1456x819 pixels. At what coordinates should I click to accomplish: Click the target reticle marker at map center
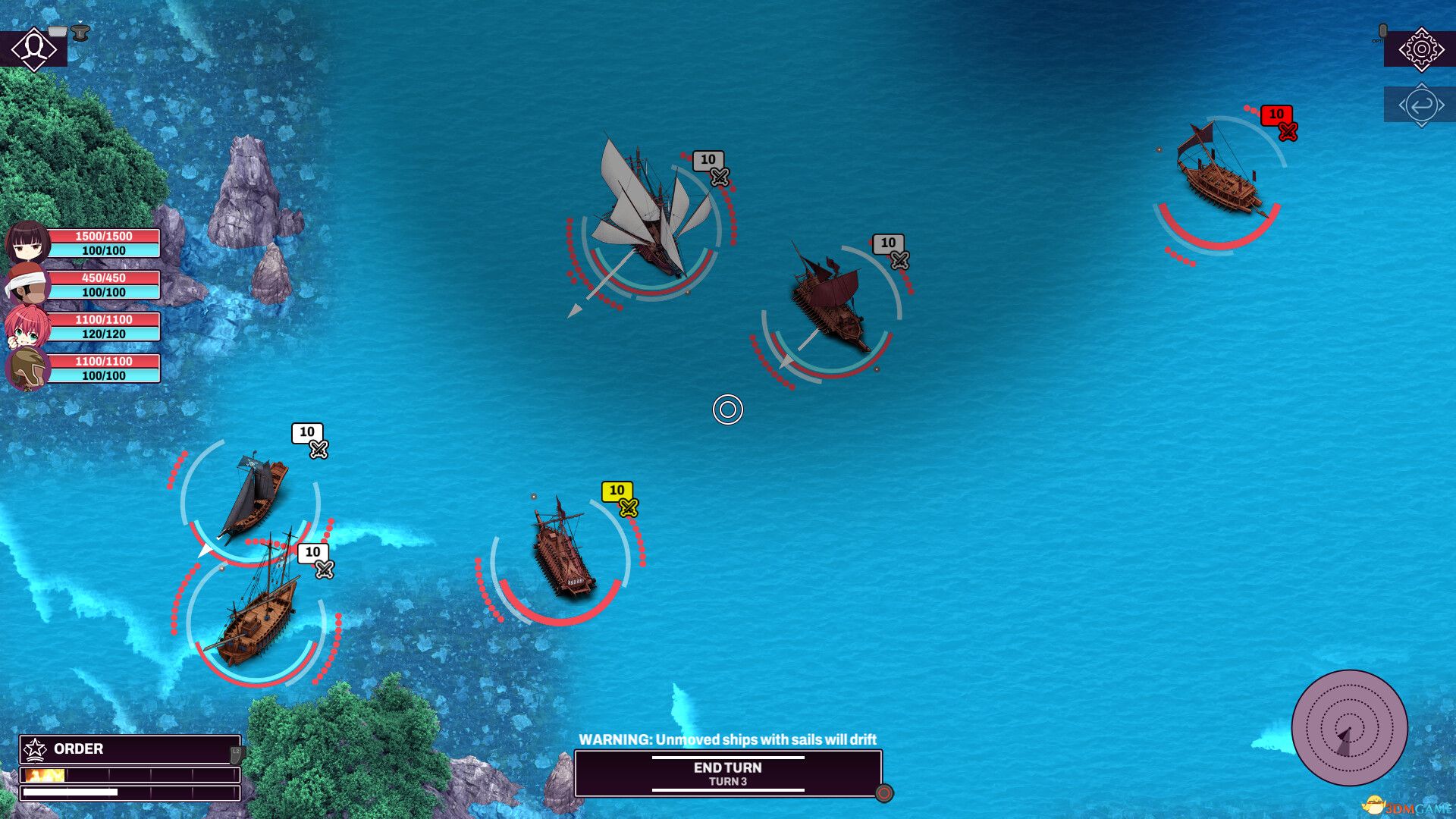728,409
